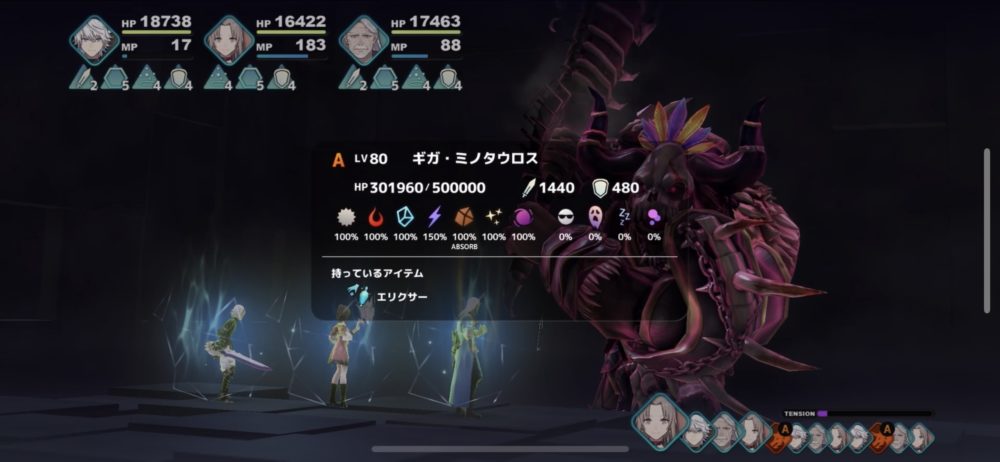Viewport: 1000px width, 462px height.
Task: Select the elderly man's party portrait
Action: [x=363, y=40]
